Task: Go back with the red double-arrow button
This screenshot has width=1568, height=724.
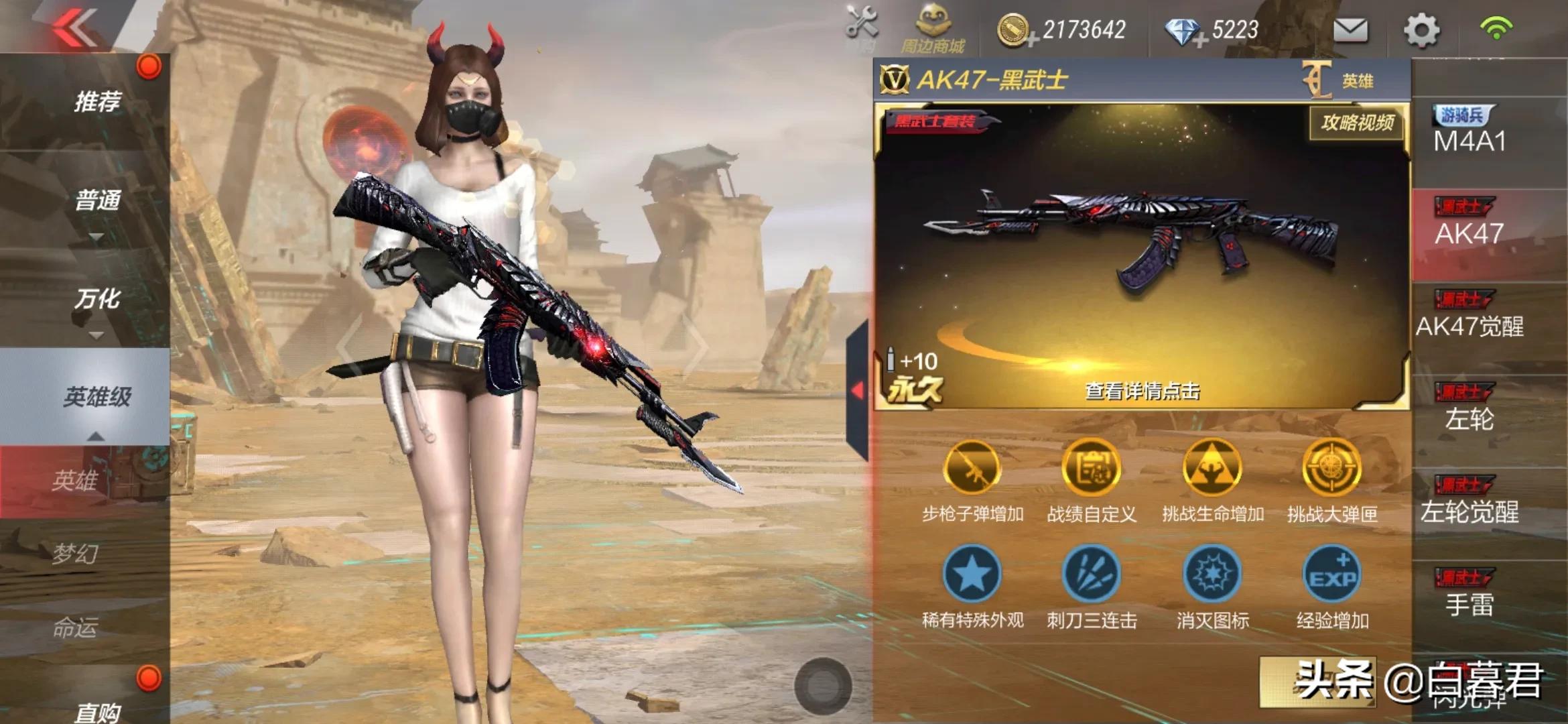Action: [75, 28]
